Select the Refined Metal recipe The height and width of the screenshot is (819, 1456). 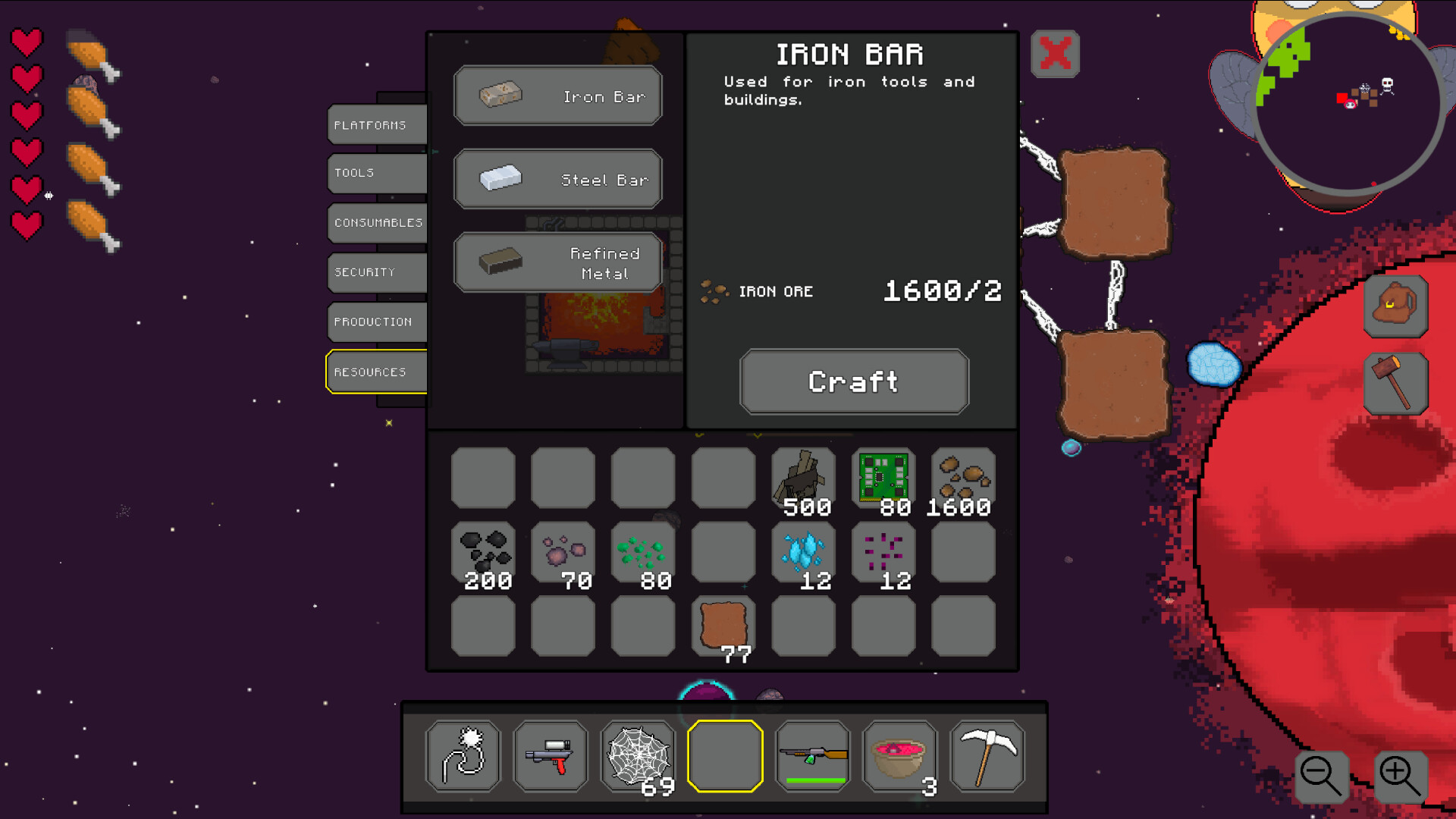tap(558, 261)
